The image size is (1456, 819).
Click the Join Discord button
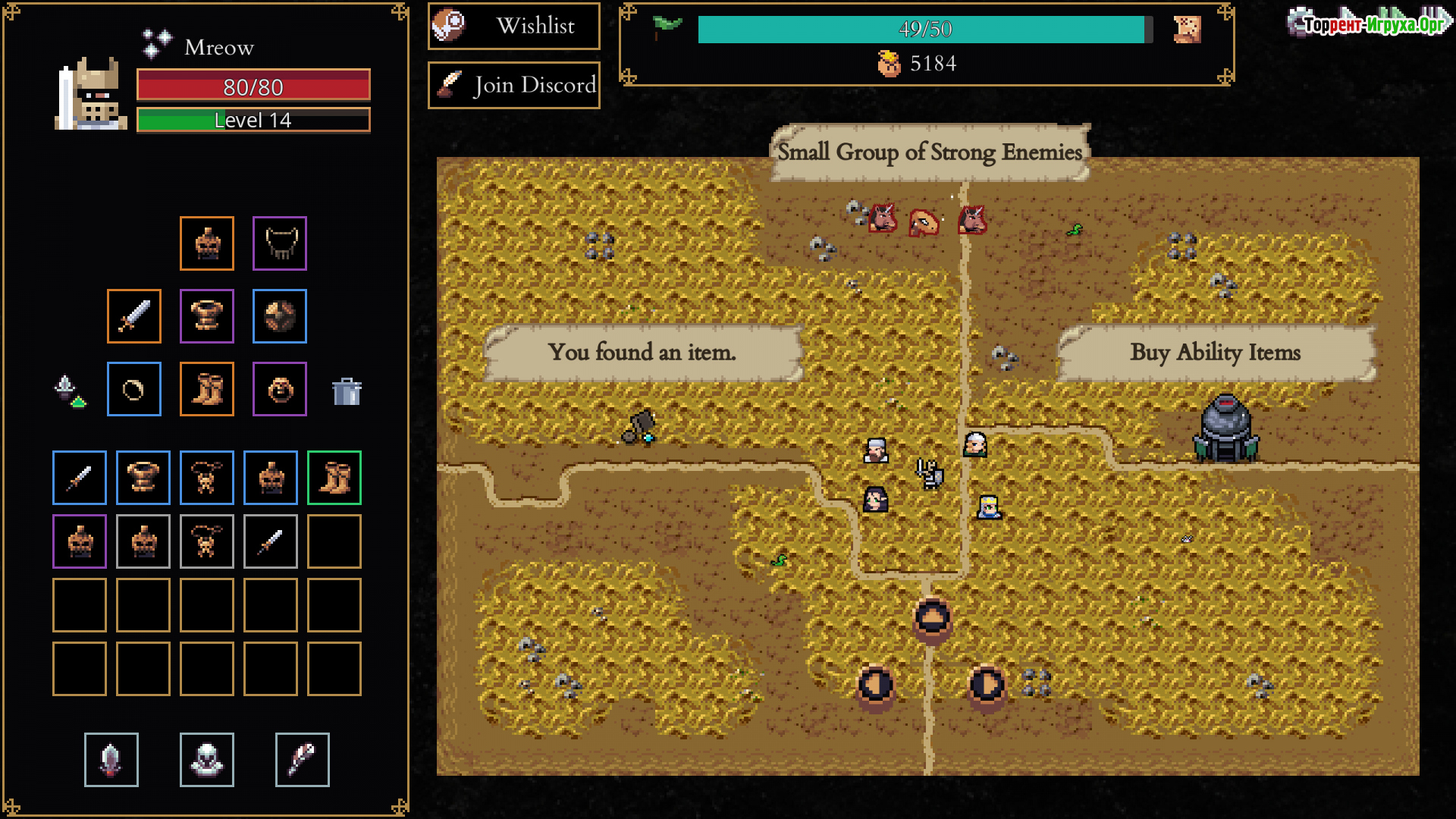[x=514, y=85]
